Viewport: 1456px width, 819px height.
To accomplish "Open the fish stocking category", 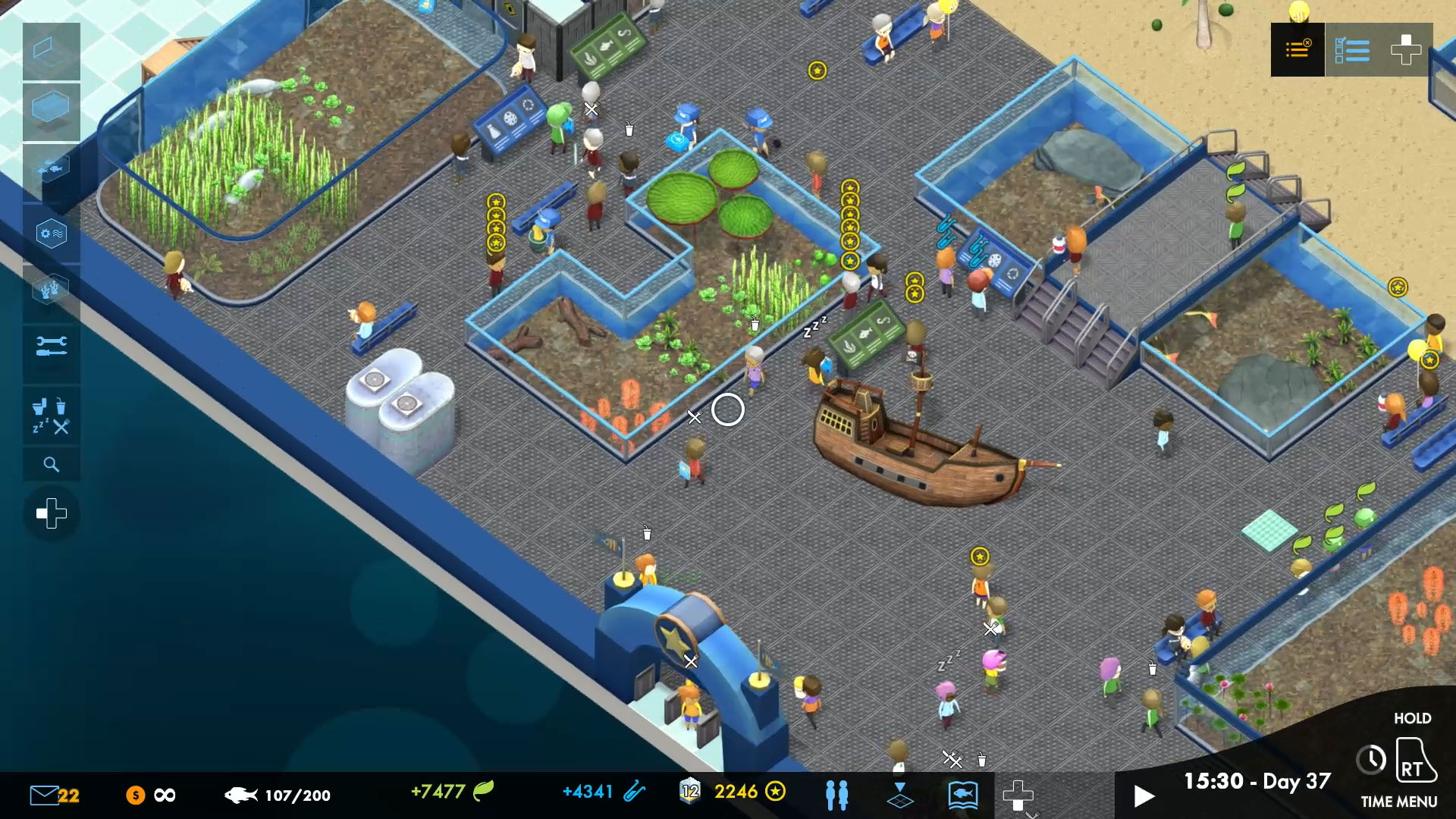I will (52, 168).
